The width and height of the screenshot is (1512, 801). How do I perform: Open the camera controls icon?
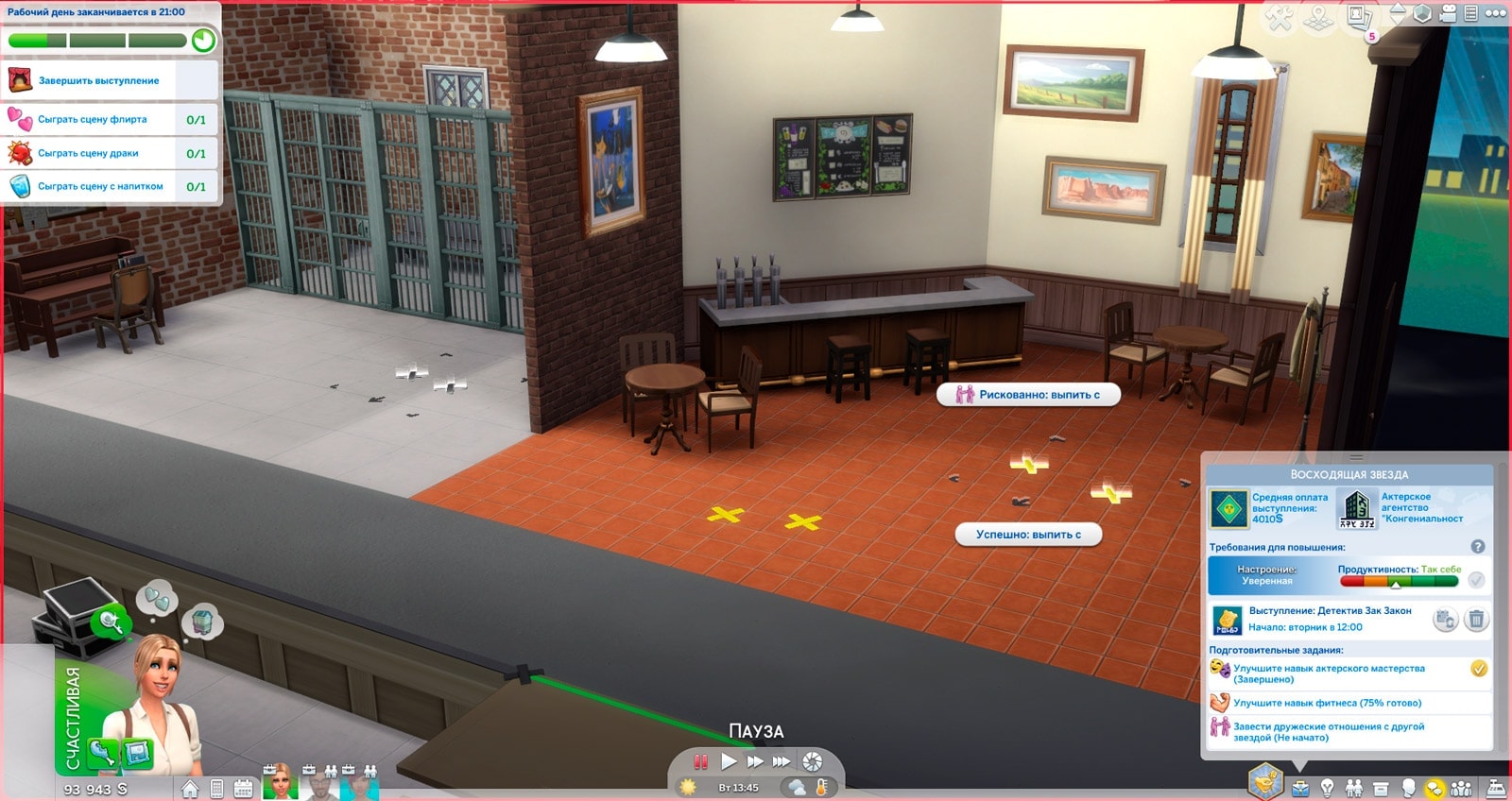[x=1448, y=13]
